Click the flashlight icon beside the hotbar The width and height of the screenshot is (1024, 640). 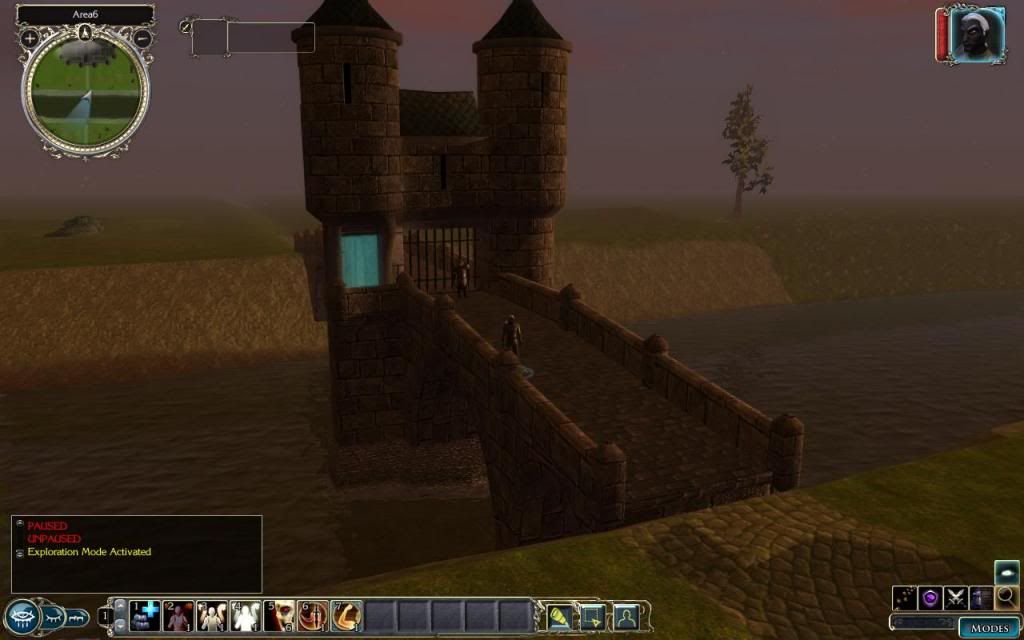click(559, 615)
